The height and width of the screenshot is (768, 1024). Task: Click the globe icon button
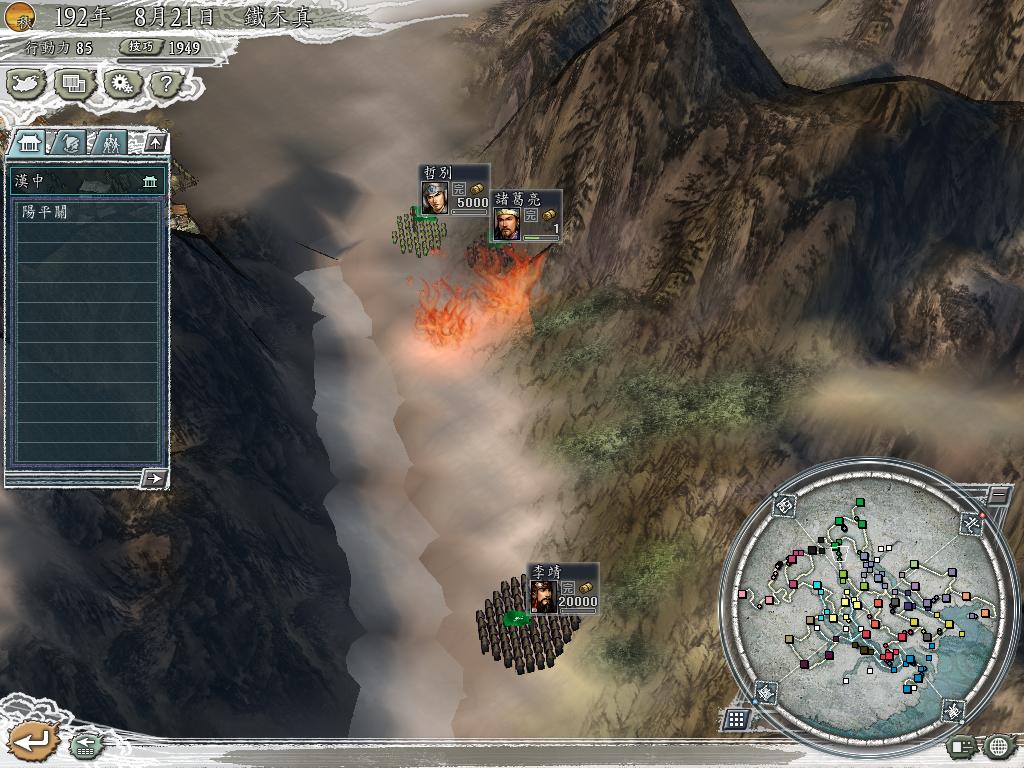pyautogui.click(x=998, y=745)
